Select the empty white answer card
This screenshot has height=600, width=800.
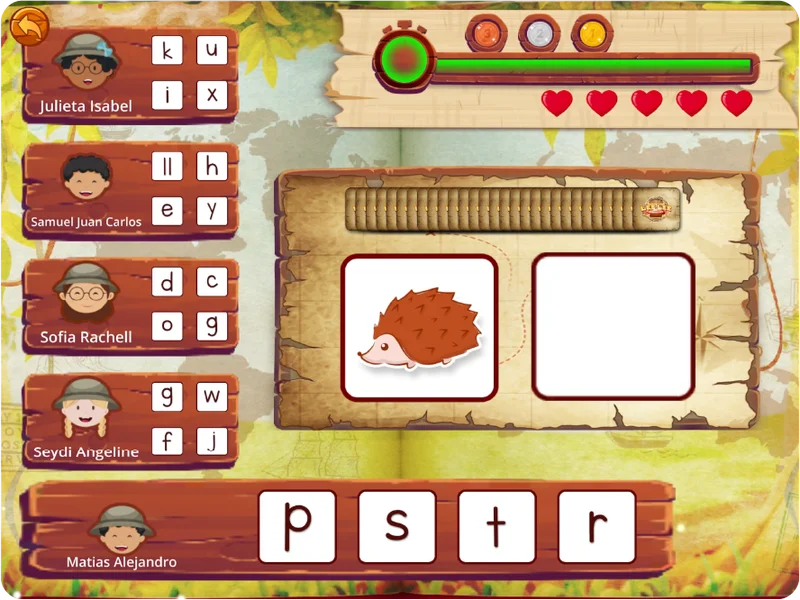tap(613, 328)
